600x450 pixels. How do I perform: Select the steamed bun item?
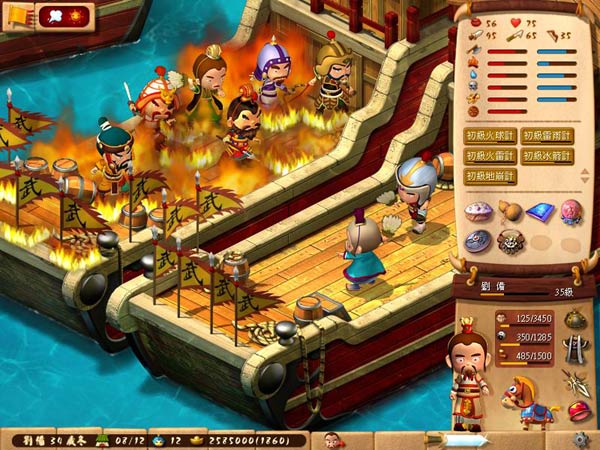[479, 211]
